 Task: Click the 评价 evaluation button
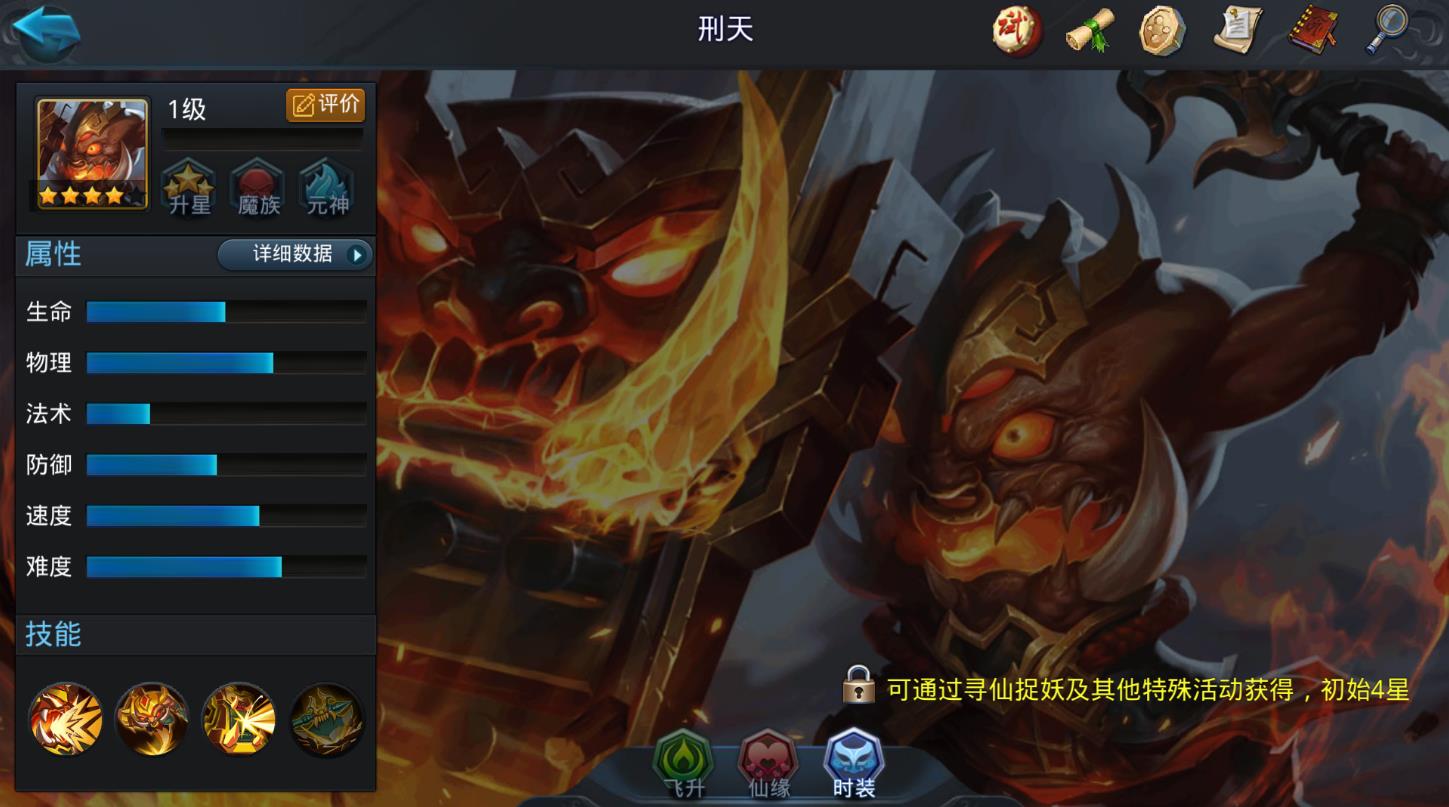pyautogui.click(x=325, y=105)
